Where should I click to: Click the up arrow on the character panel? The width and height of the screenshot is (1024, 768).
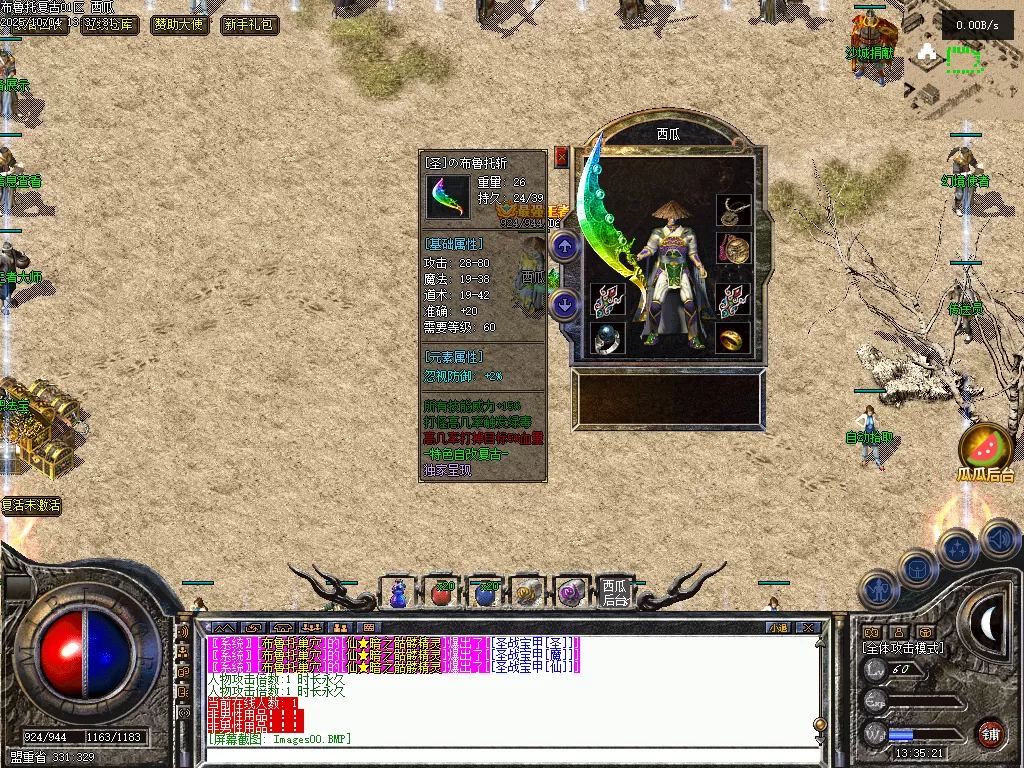click(564, 246)
